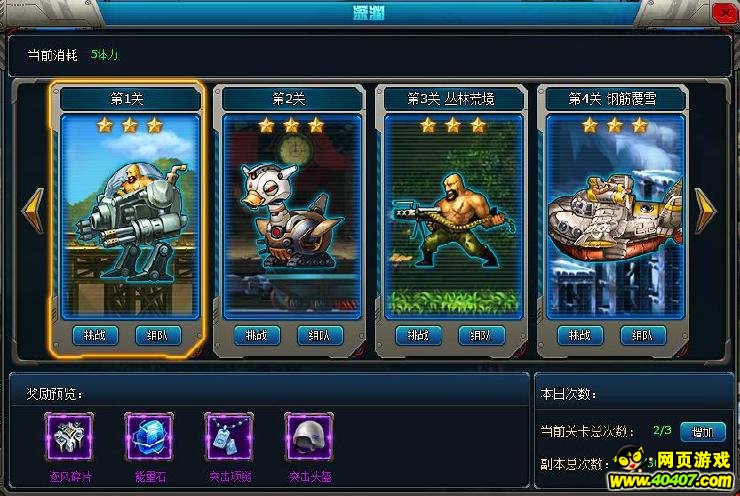Open team-up (组队) for 丛林荒境
The width and height of the screenshot is (740, 496).
482,336
